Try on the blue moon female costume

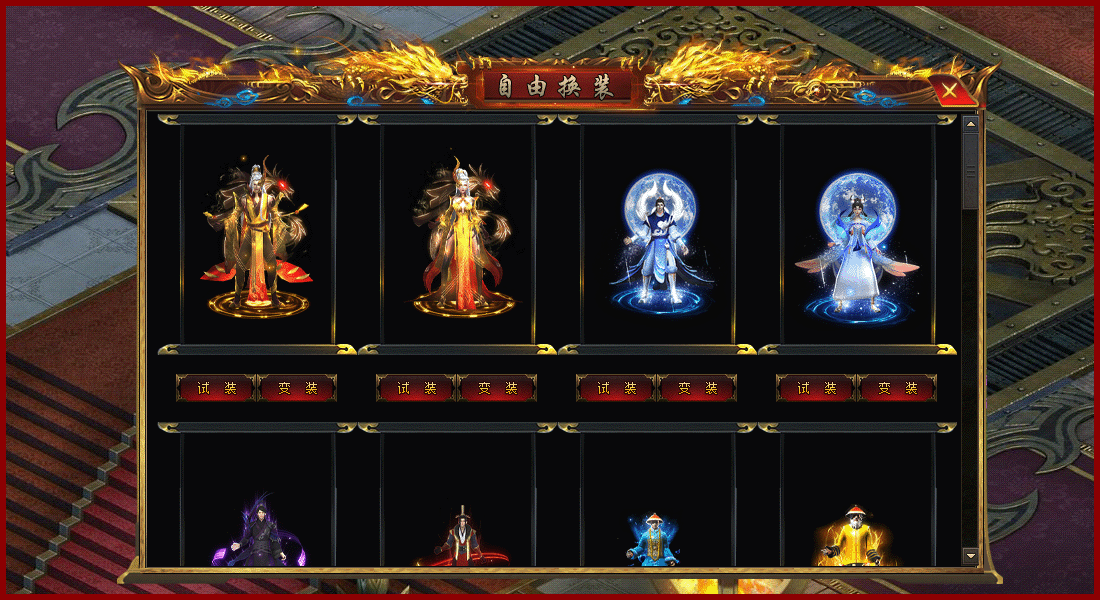coord(817,388)
